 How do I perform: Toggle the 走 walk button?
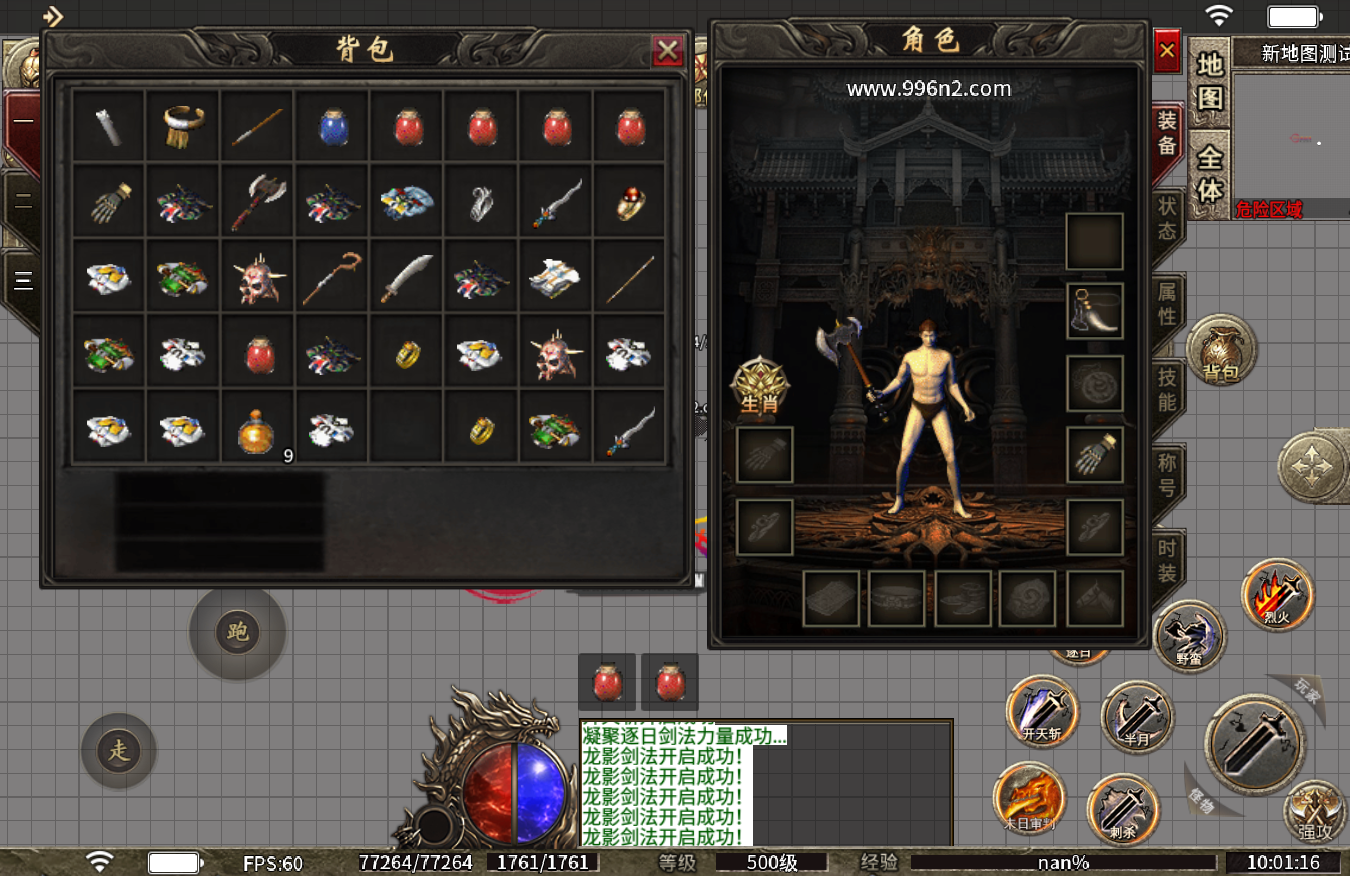119,750
